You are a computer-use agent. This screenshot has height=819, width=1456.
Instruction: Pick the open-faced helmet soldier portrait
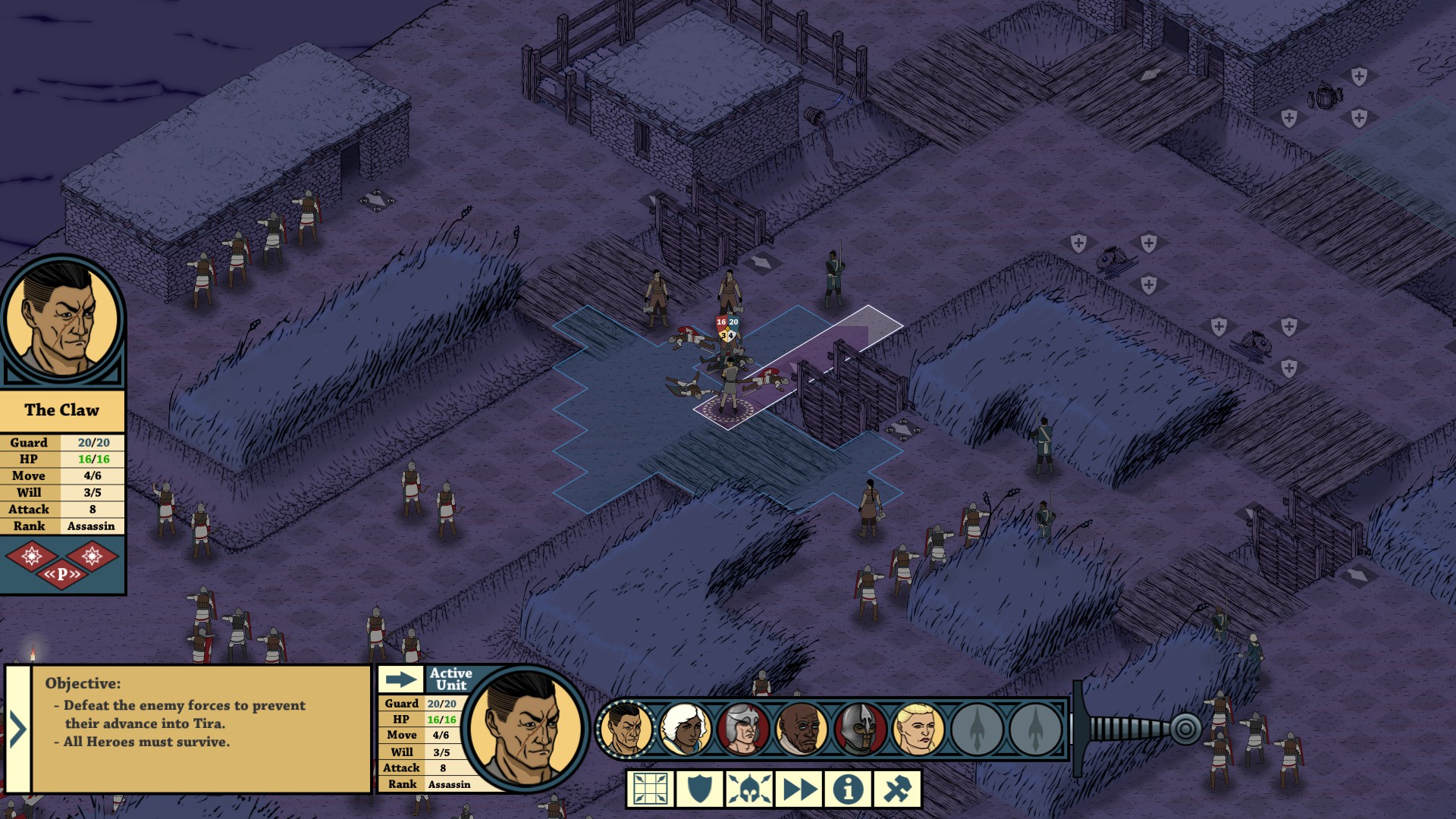743,730
